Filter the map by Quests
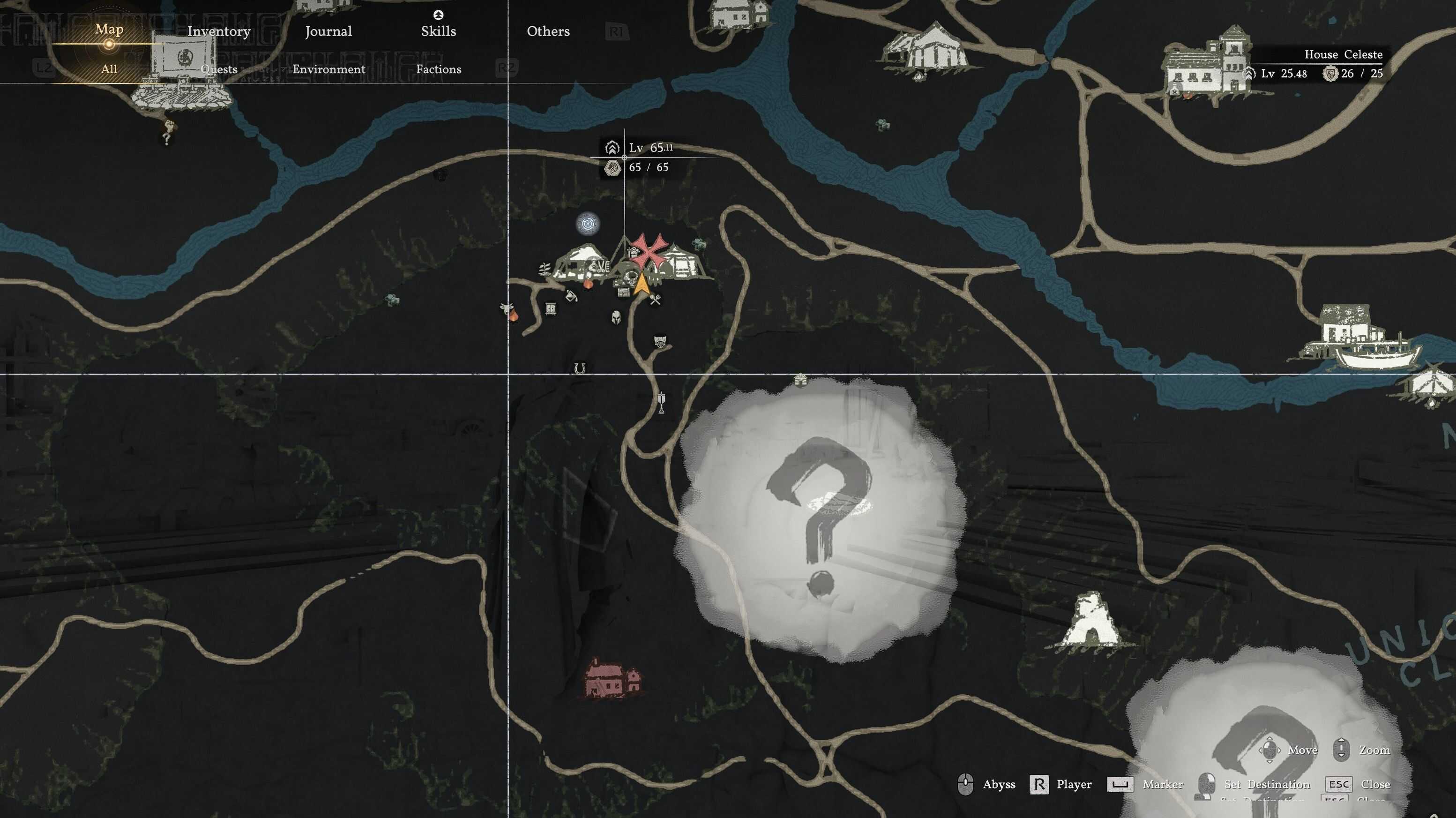This screenshot has height=818, width=1456. tap(219, 69)
